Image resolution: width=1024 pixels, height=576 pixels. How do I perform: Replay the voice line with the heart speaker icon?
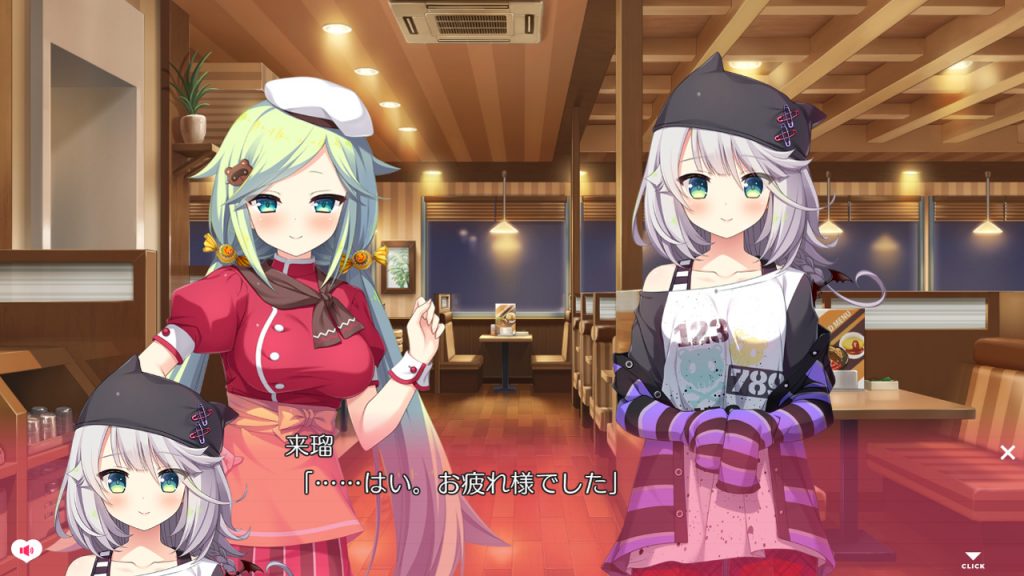pos(25,549)
